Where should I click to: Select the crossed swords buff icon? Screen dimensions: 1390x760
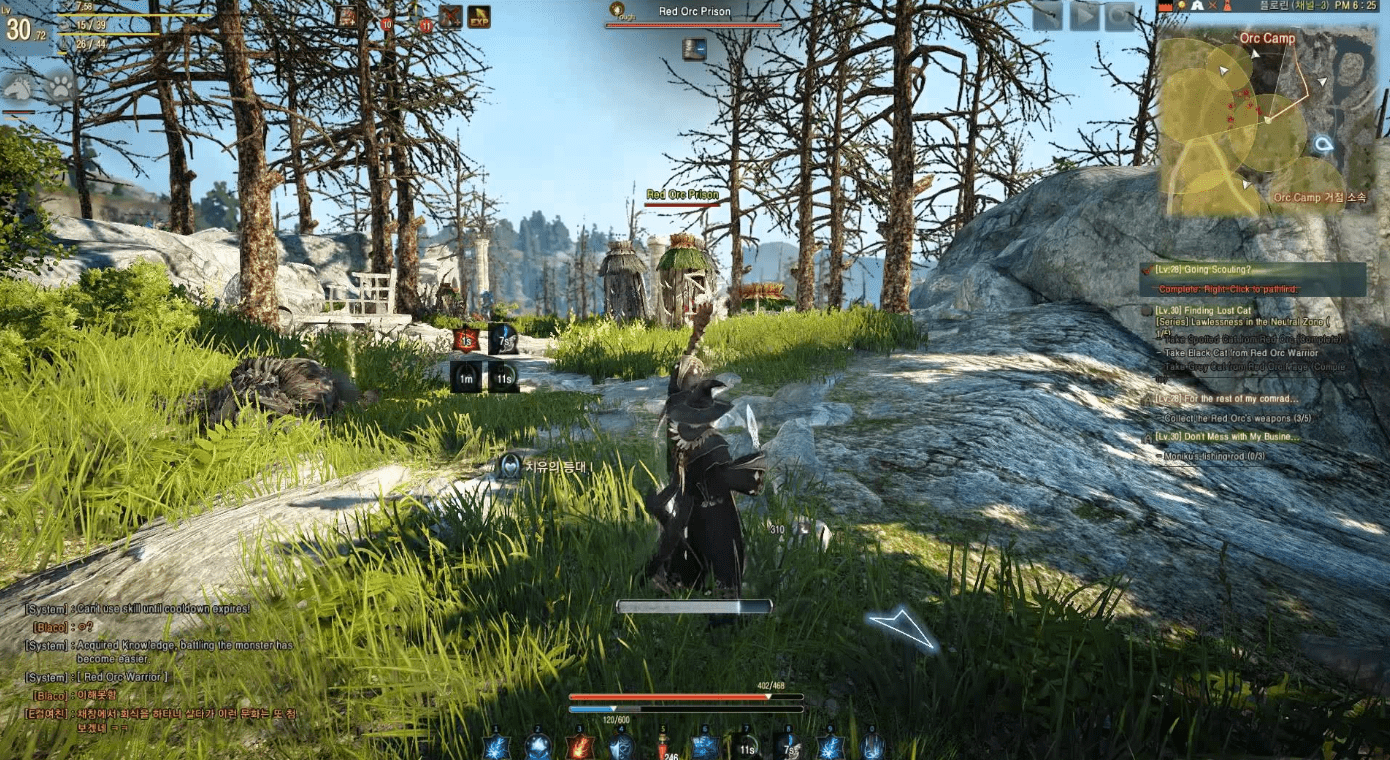tap(451, 17)
